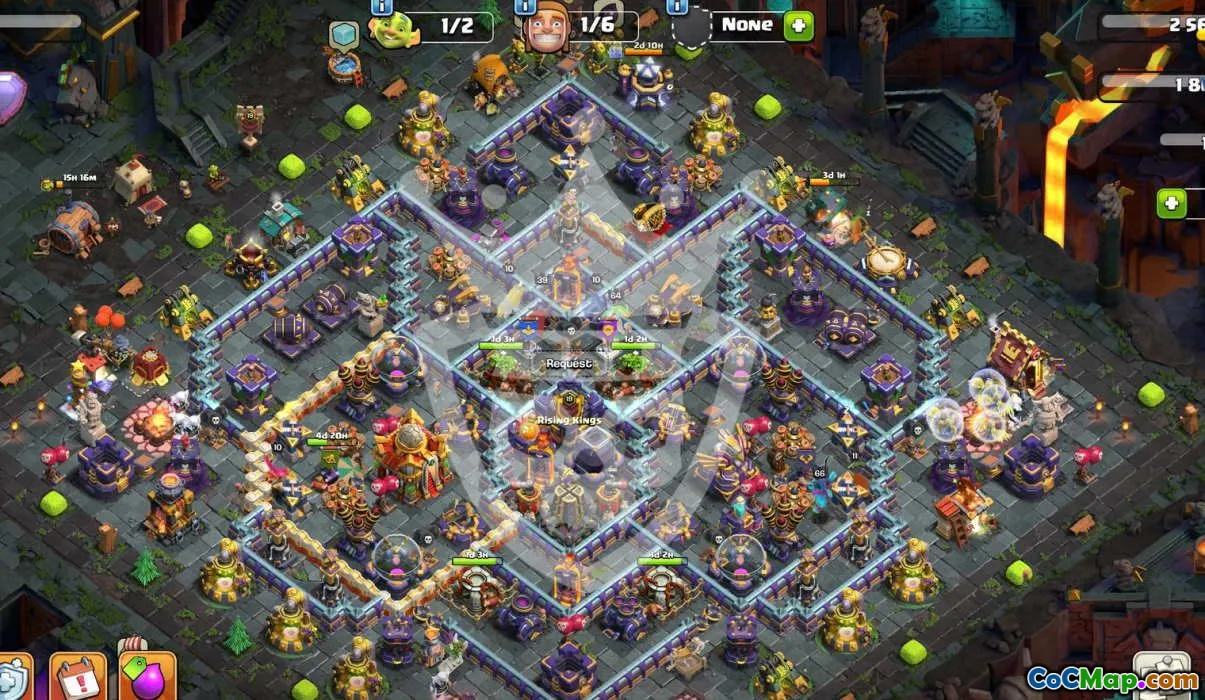Show info for the 1/6 builder counter
This screenshot has width=1205, height=700.
point(526,6)
